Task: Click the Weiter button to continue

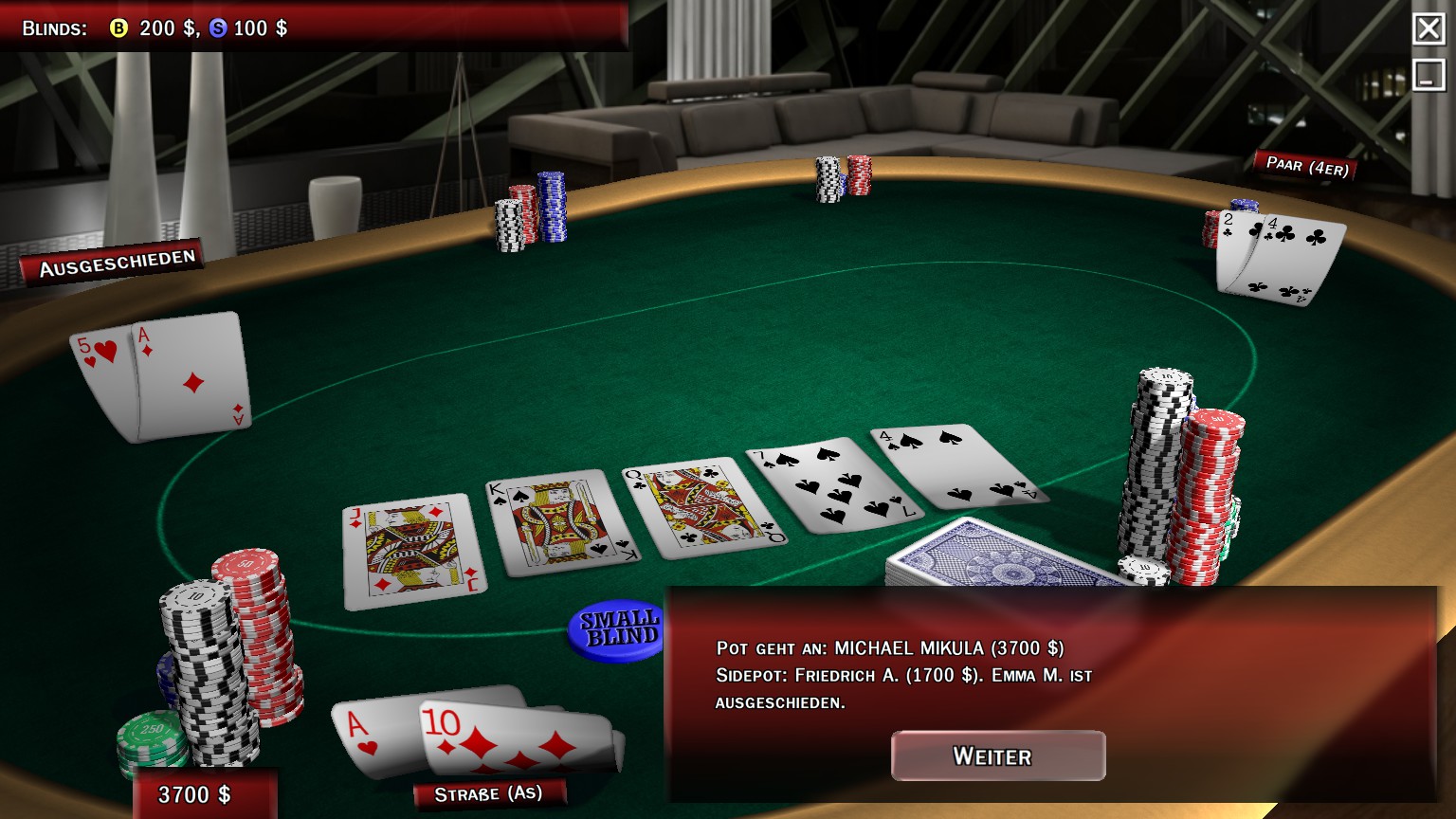Action: click(997, 755)
